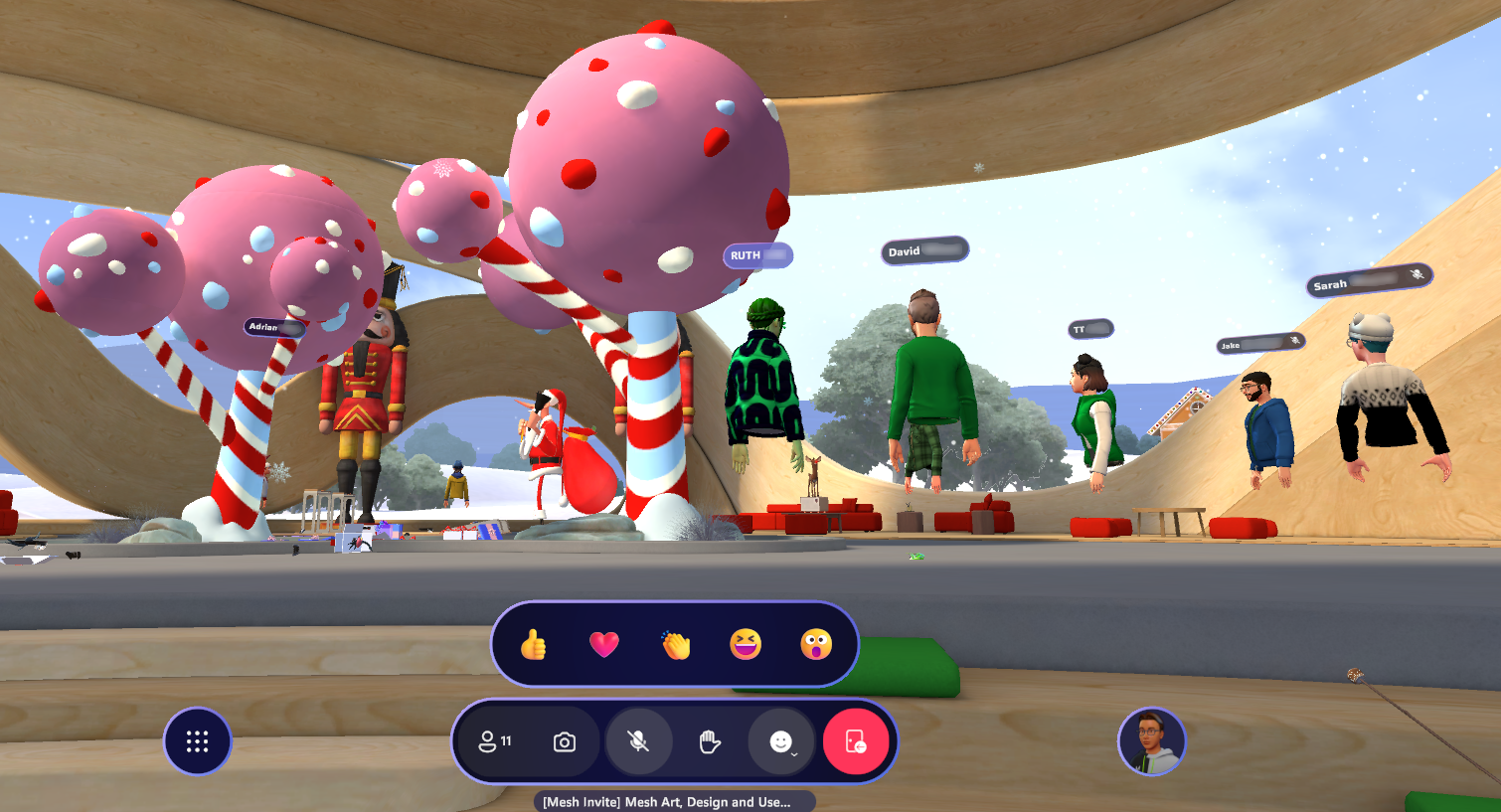1501x812 pixels.
Task: Leave the event with the red button
Action: 855,741
